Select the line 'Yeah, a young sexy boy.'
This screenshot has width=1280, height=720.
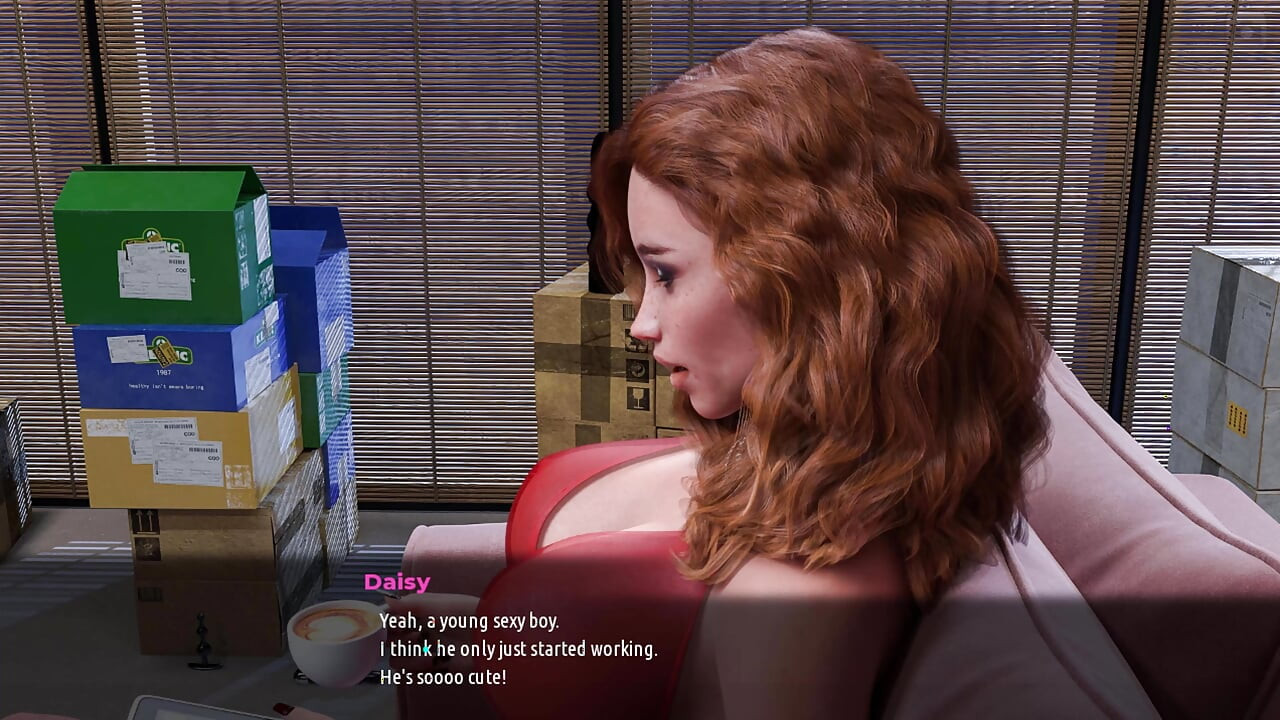[470, 620]
